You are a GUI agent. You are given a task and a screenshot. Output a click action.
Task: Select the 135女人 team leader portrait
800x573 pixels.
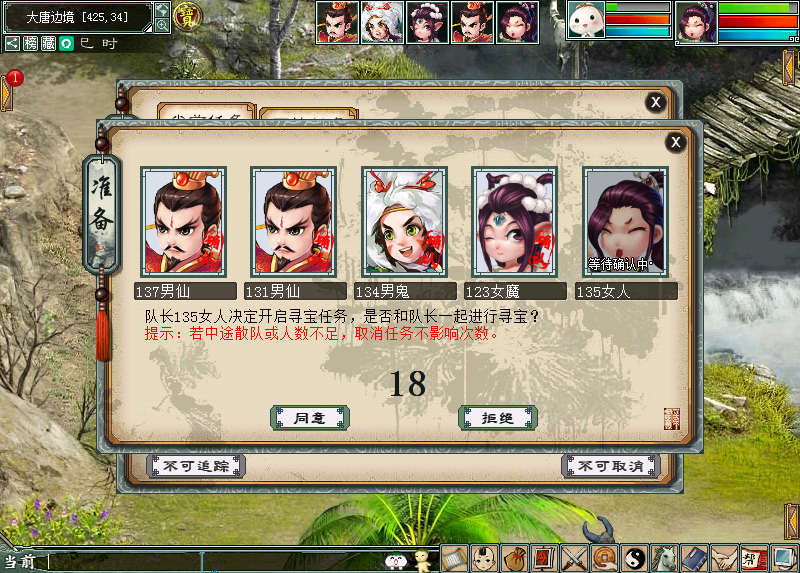coord(626,221)
